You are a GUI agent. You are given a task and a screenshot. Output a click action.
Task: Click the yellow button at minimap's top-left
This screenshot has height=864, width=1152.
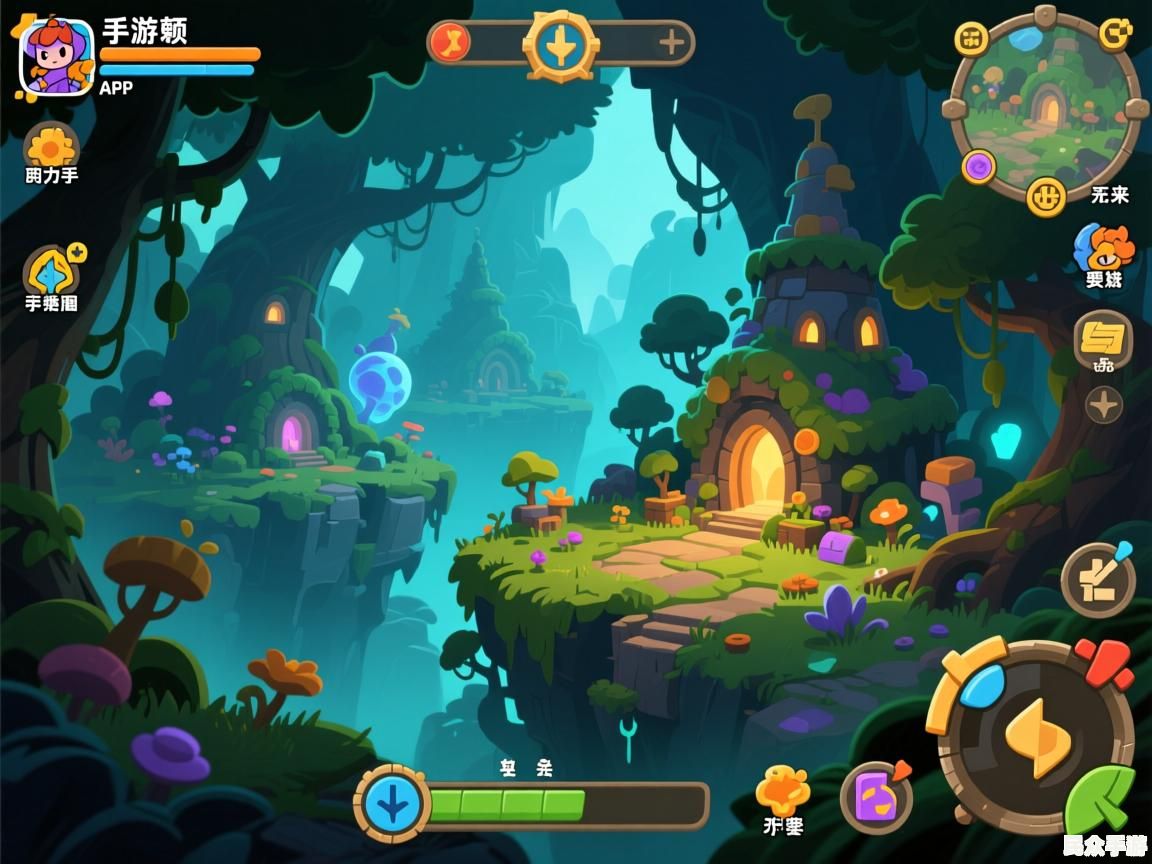point(971,39)
